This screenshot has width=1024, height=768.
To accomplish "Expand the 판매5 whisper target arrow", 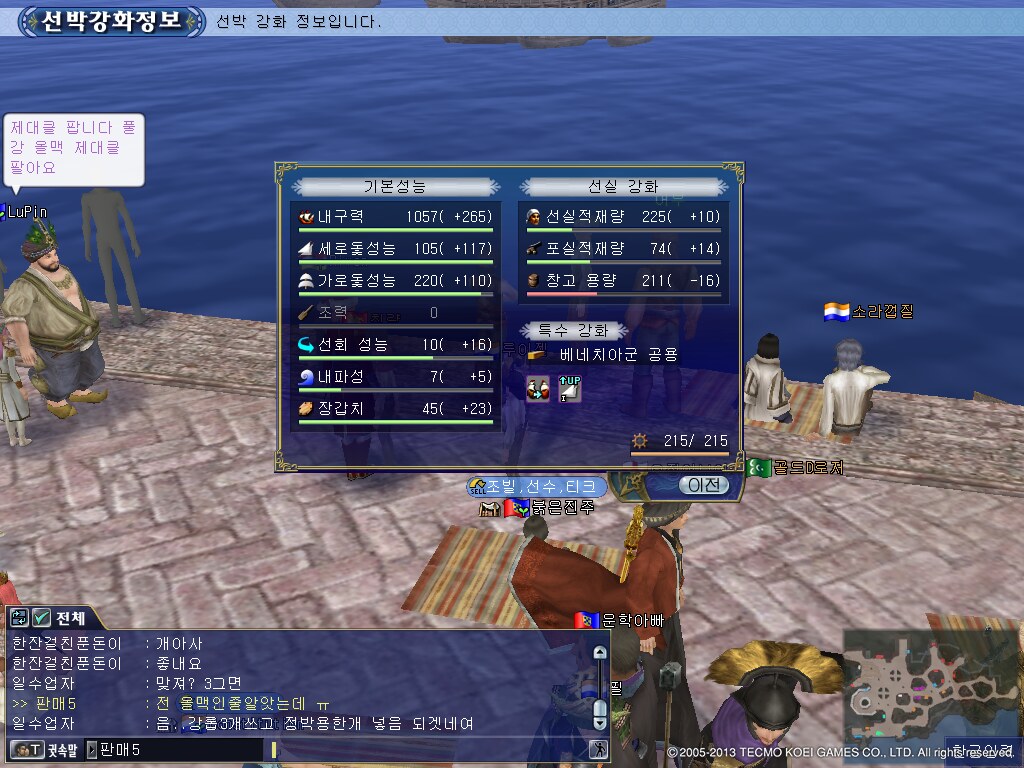I will [x=92, y=749].
